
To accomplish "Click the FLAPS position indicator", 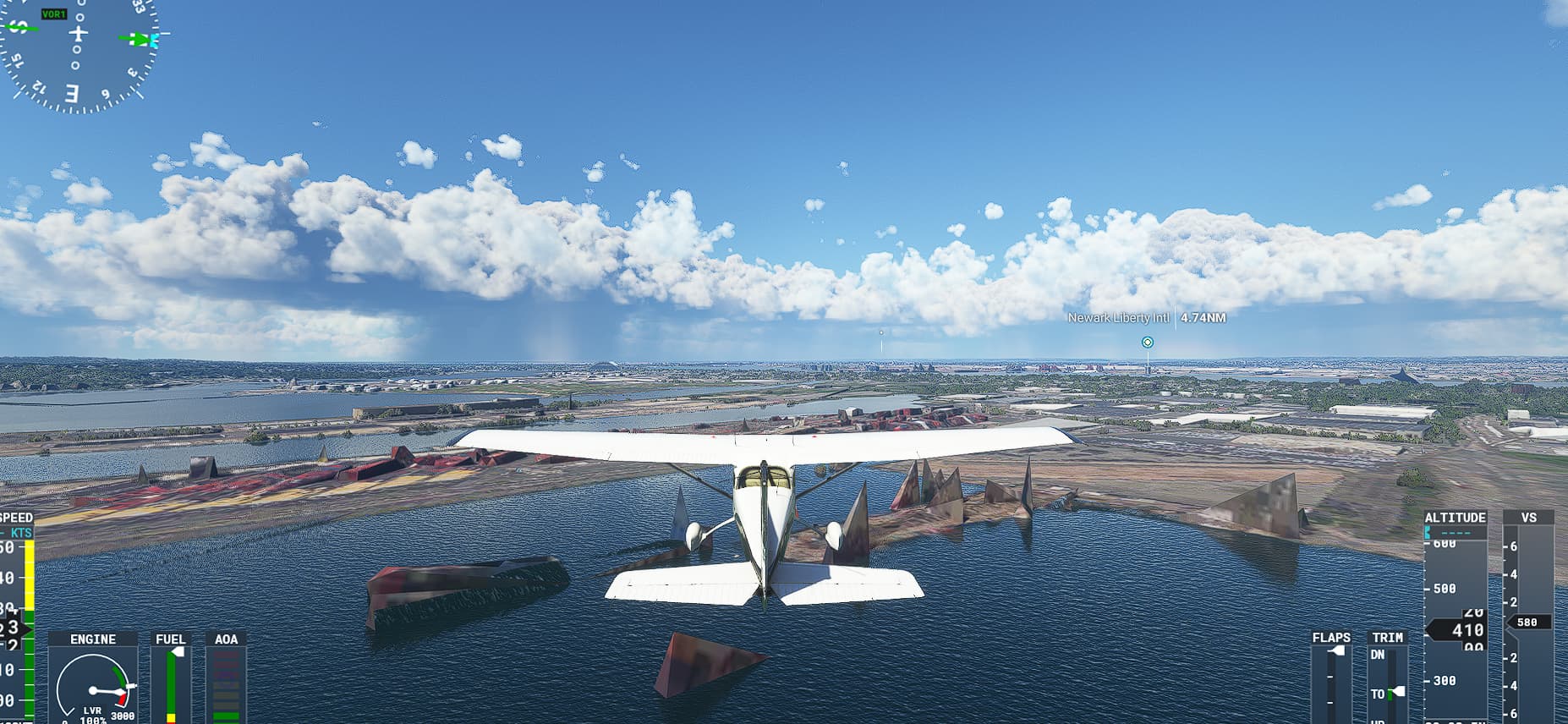I will pos(1337,650).
